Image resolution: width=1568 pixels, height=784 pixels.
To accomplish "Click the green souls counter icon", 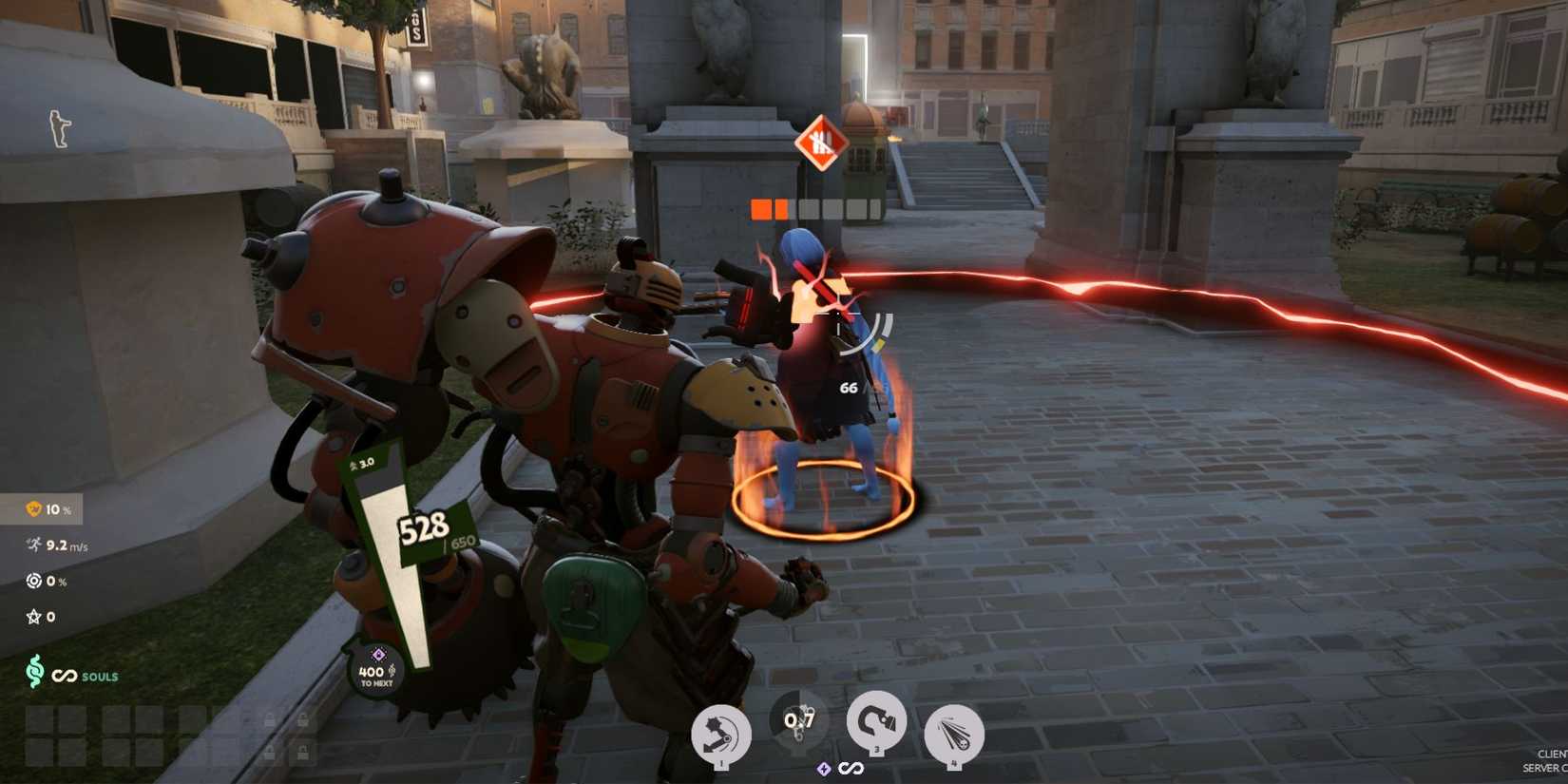I will click(36, 677).
